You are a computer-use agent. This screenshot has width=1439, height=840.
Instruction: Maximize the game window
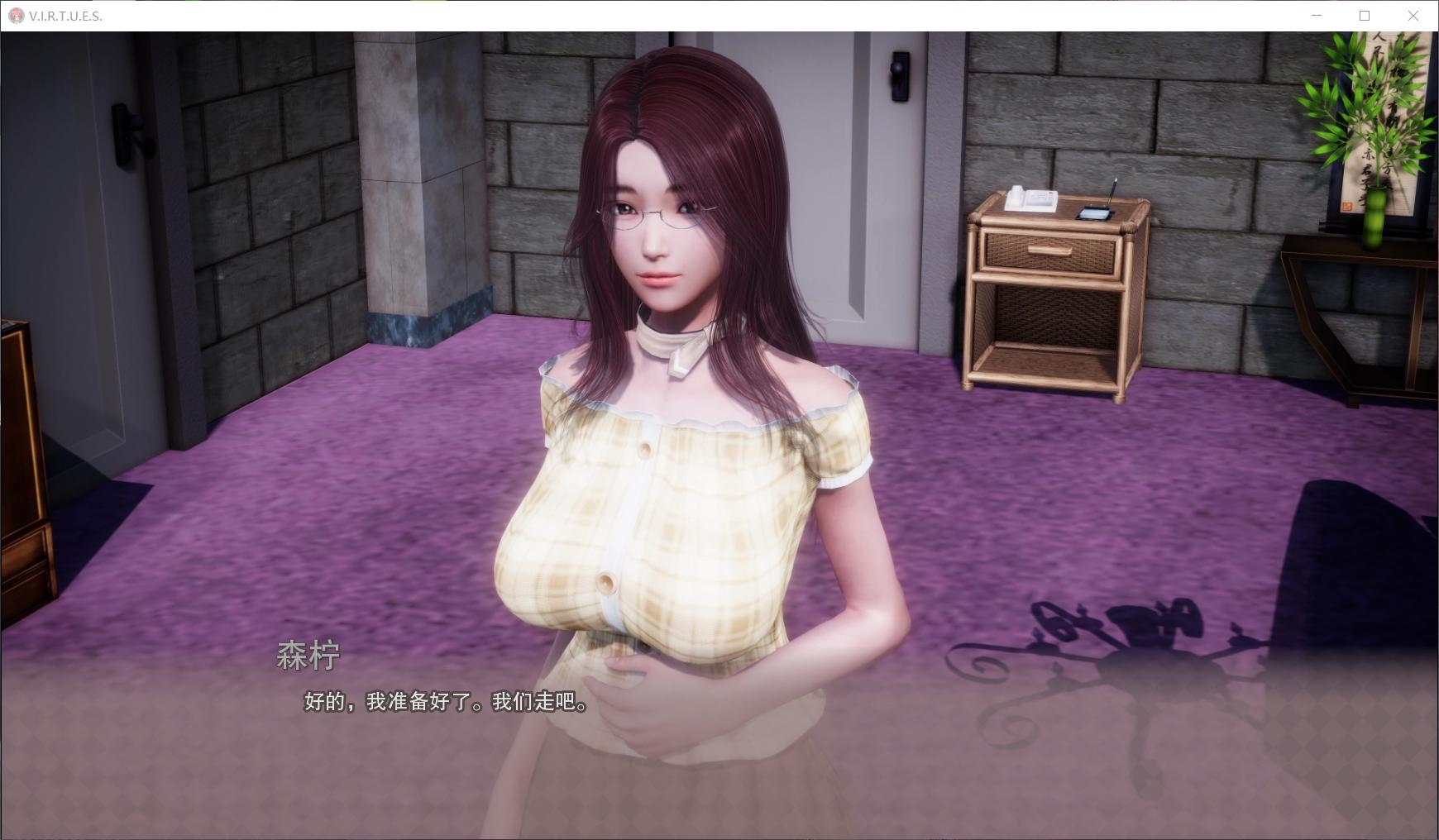[x=1365, y=15]
